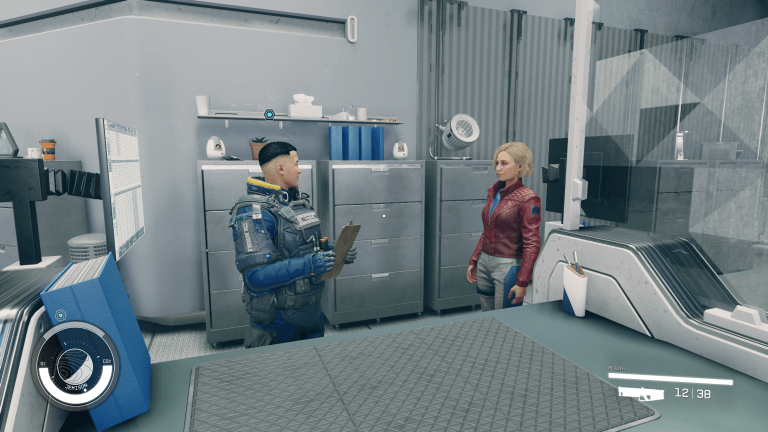Click the circular Jemison planet compass
Screen dimensions: 768x432
coord(75,366)
